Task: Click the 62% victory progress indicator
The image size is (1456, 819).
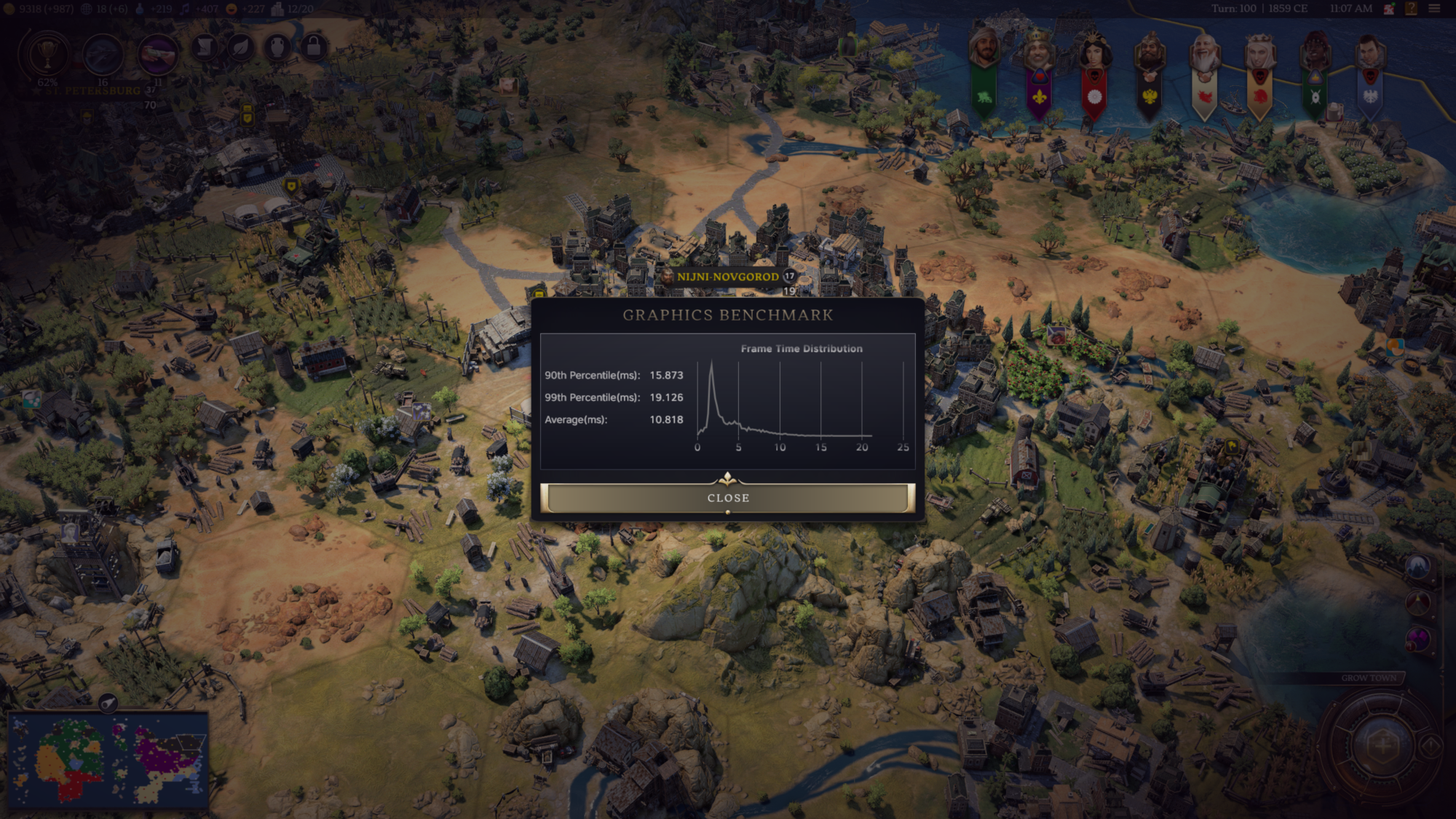Action: [x=47, y=83]
